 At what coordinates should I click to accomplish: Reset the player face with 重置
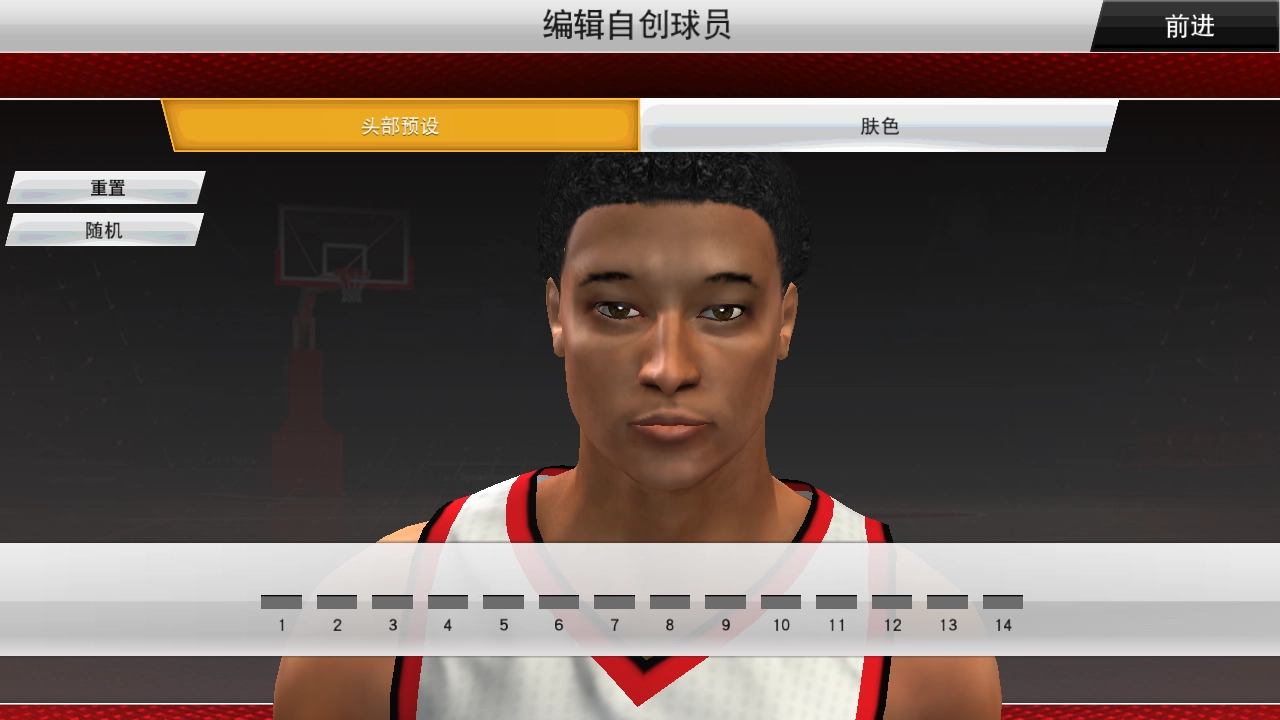tap(105, 188)
